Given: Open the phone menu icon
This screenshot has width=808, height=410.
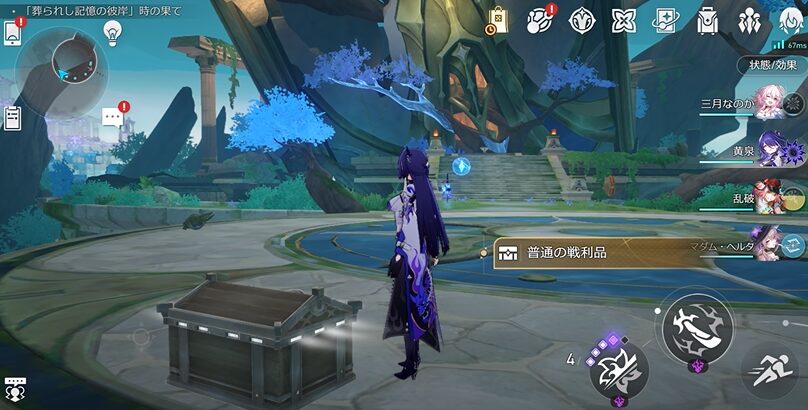Looking at the screenshot, I should 12,33.
